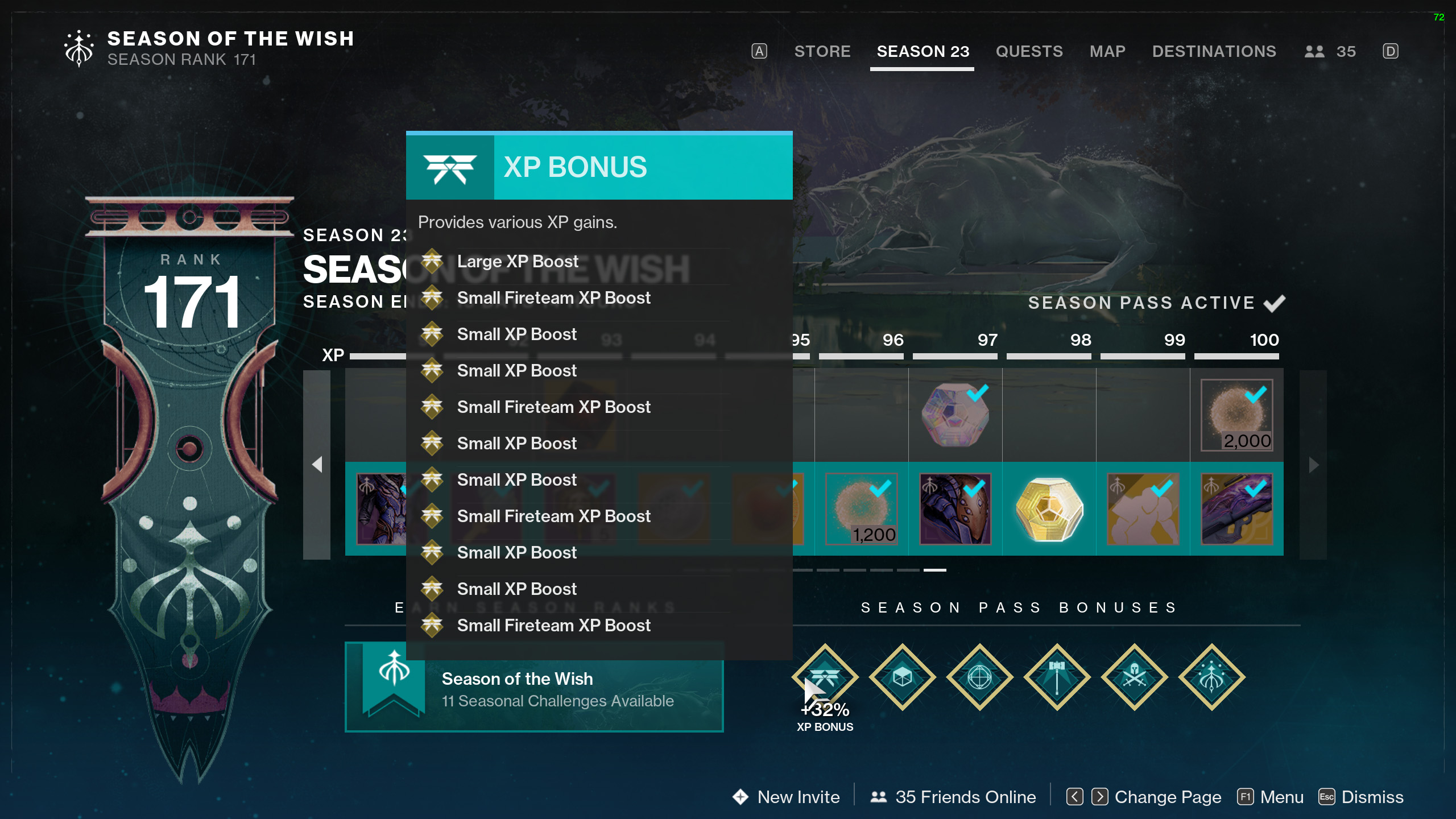The height and width of the screenshot is (819, 1456).
Task: Open the friends roster showing 35
Action: click(x=1330, y=51)
